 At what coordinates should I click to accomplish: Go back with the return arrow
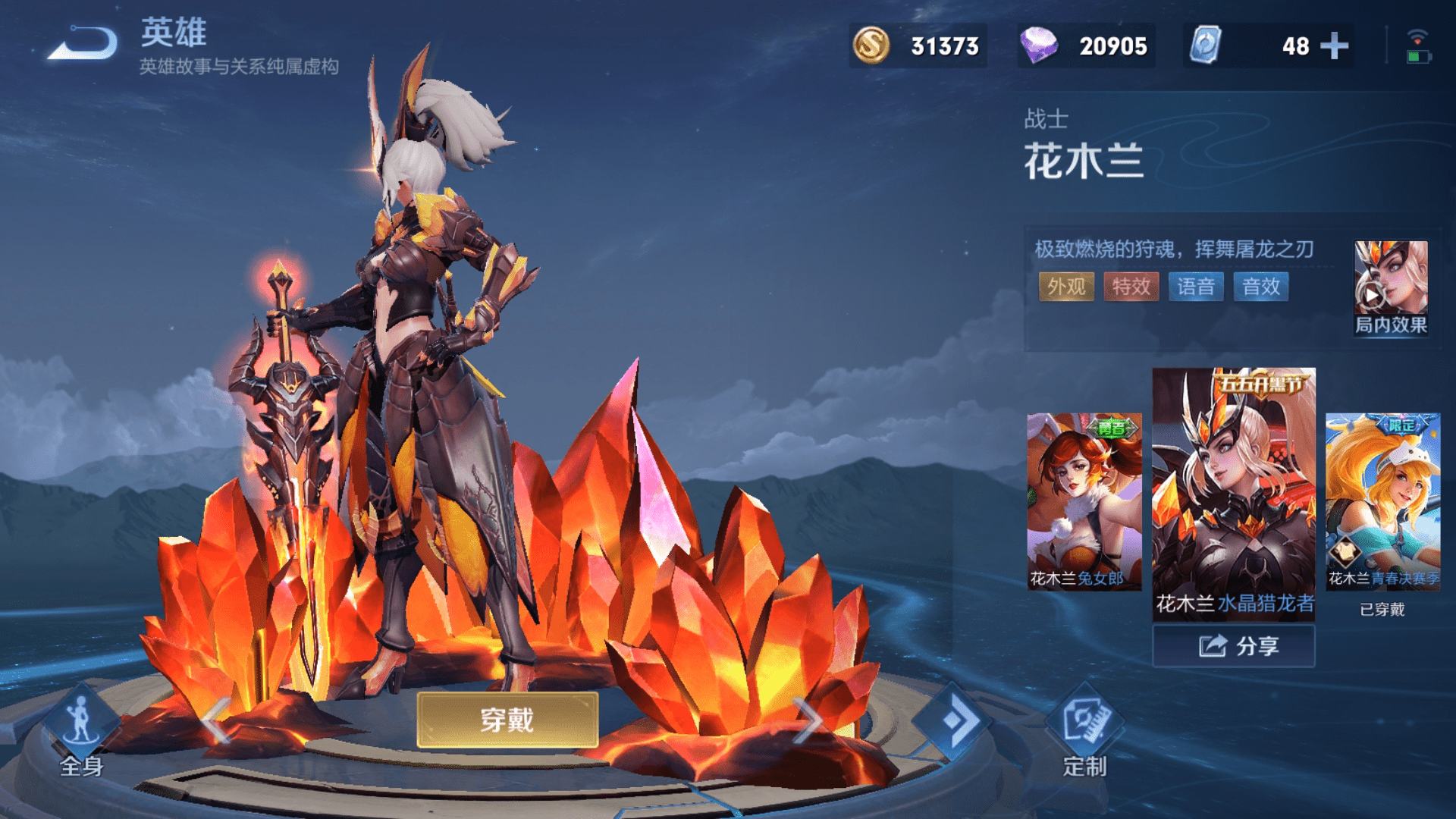pos(83,43)
